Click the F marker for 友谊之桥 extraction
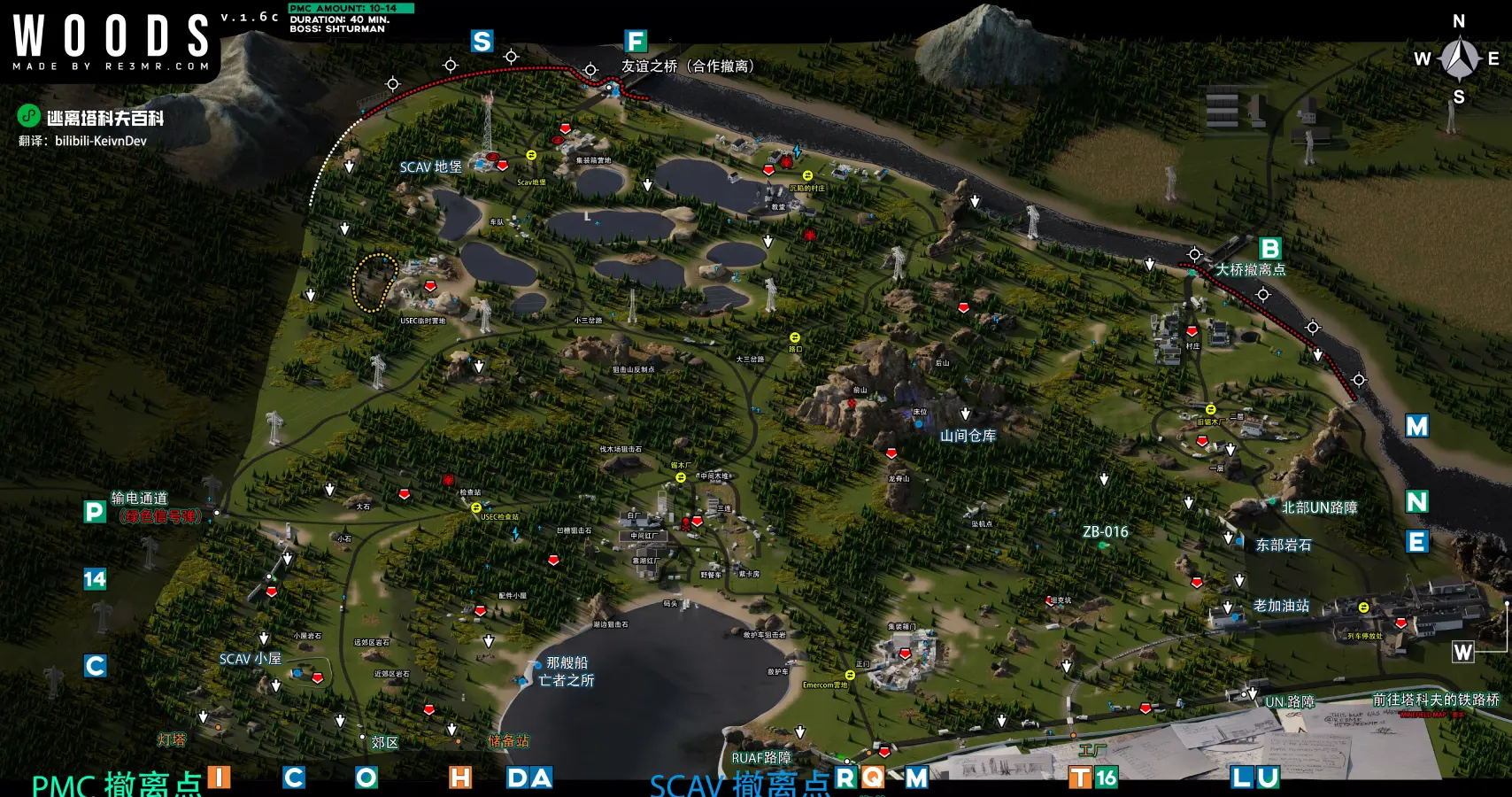The image size is (1512, 797). coord(635,42)
